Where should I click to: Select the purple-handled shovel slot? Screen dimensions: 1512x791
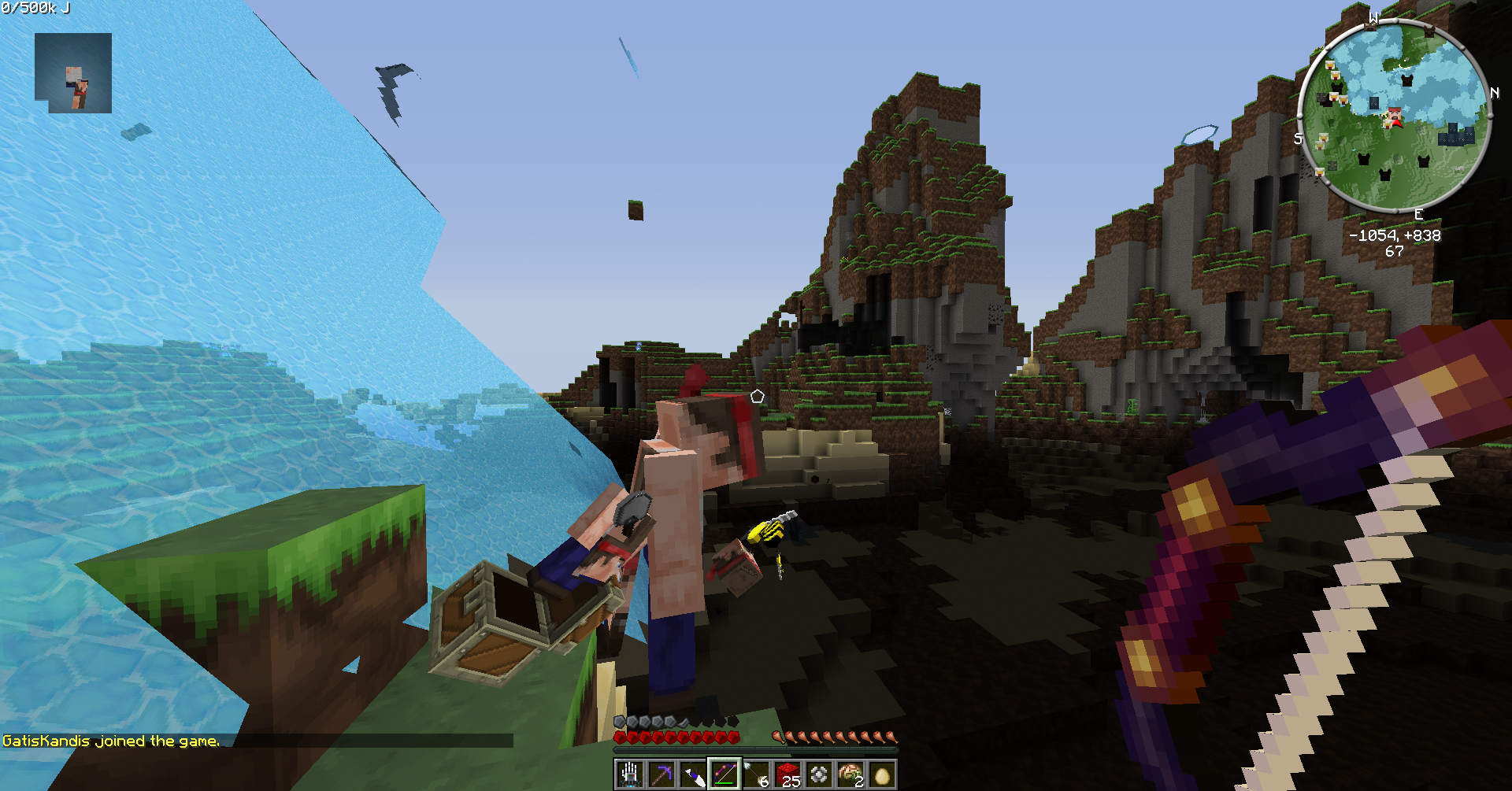pyautogui.click(x=692, y=774)
